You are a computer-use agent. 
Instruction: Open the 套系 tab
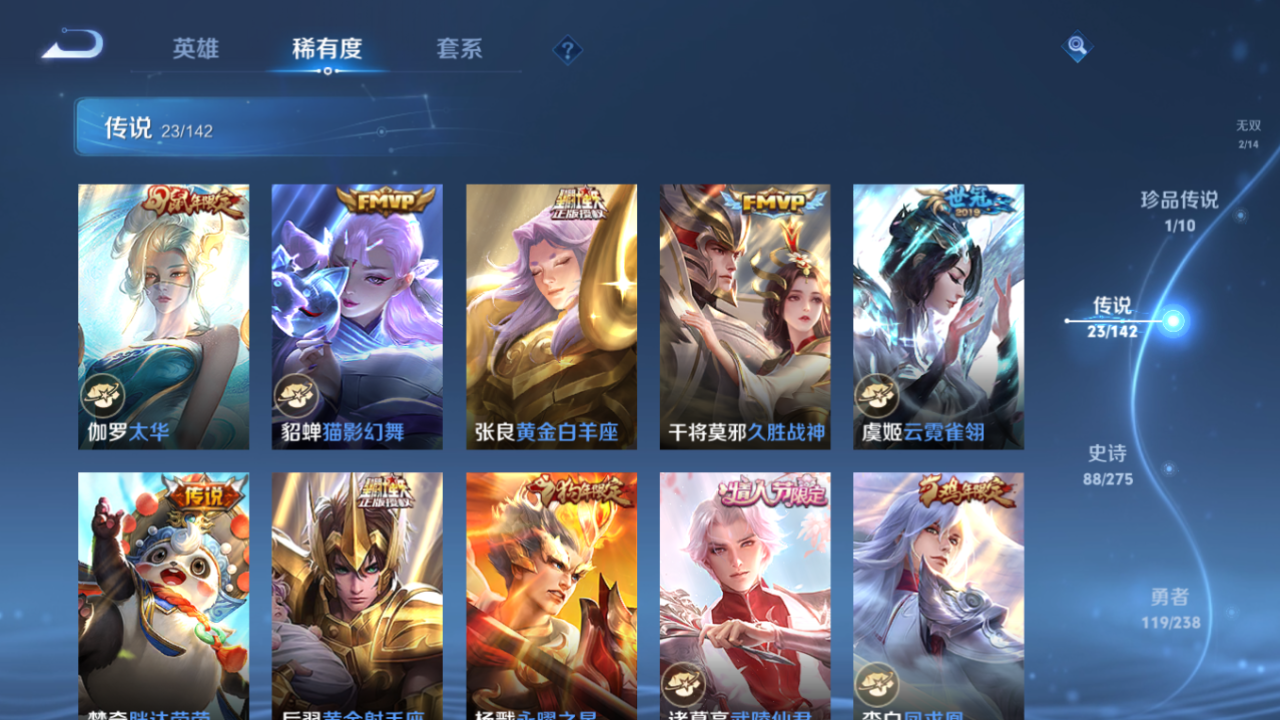tap(460, 48)
